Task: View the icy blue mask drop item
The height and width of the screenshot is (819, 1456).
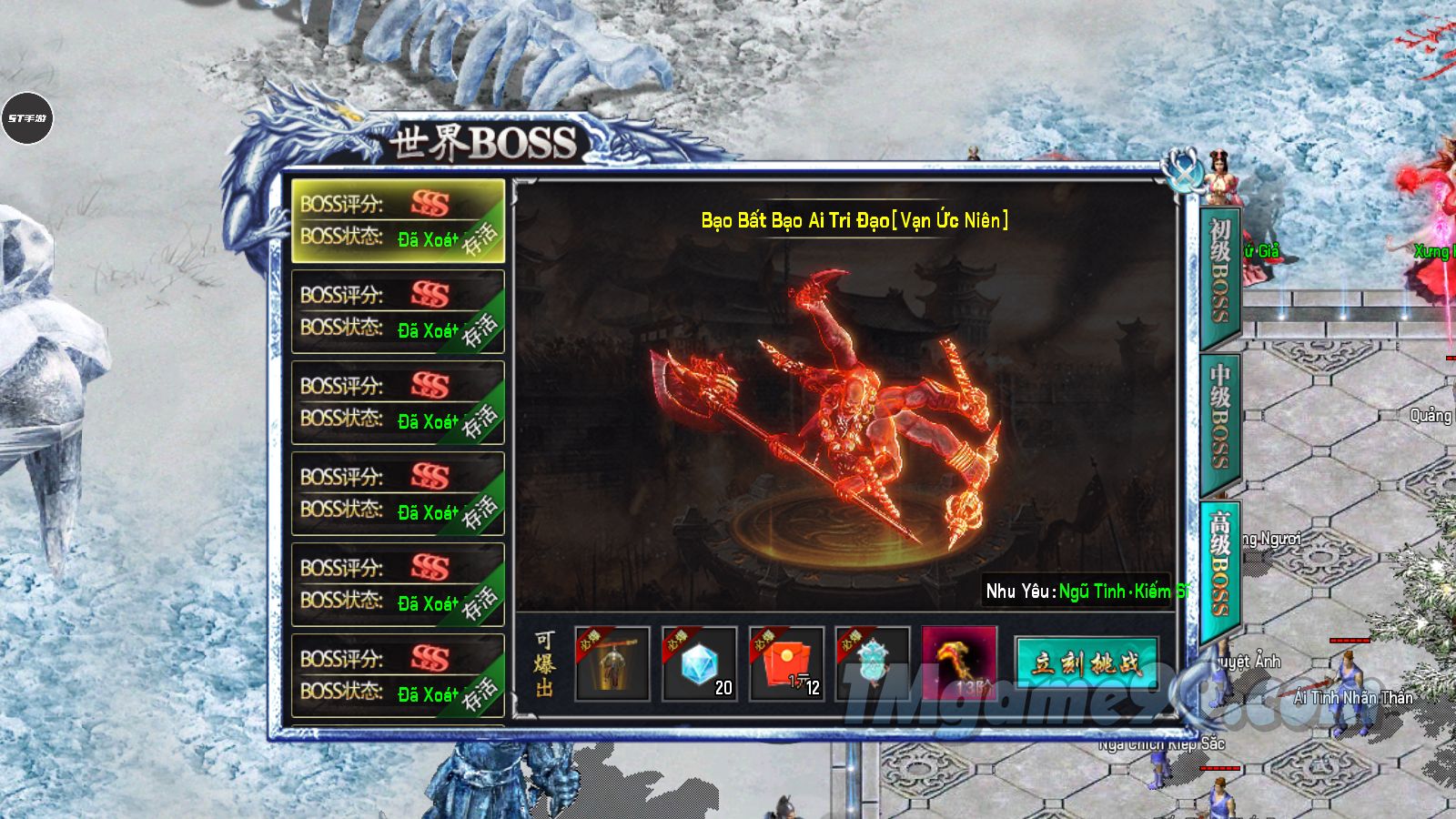Action: (x=873, y=663)
